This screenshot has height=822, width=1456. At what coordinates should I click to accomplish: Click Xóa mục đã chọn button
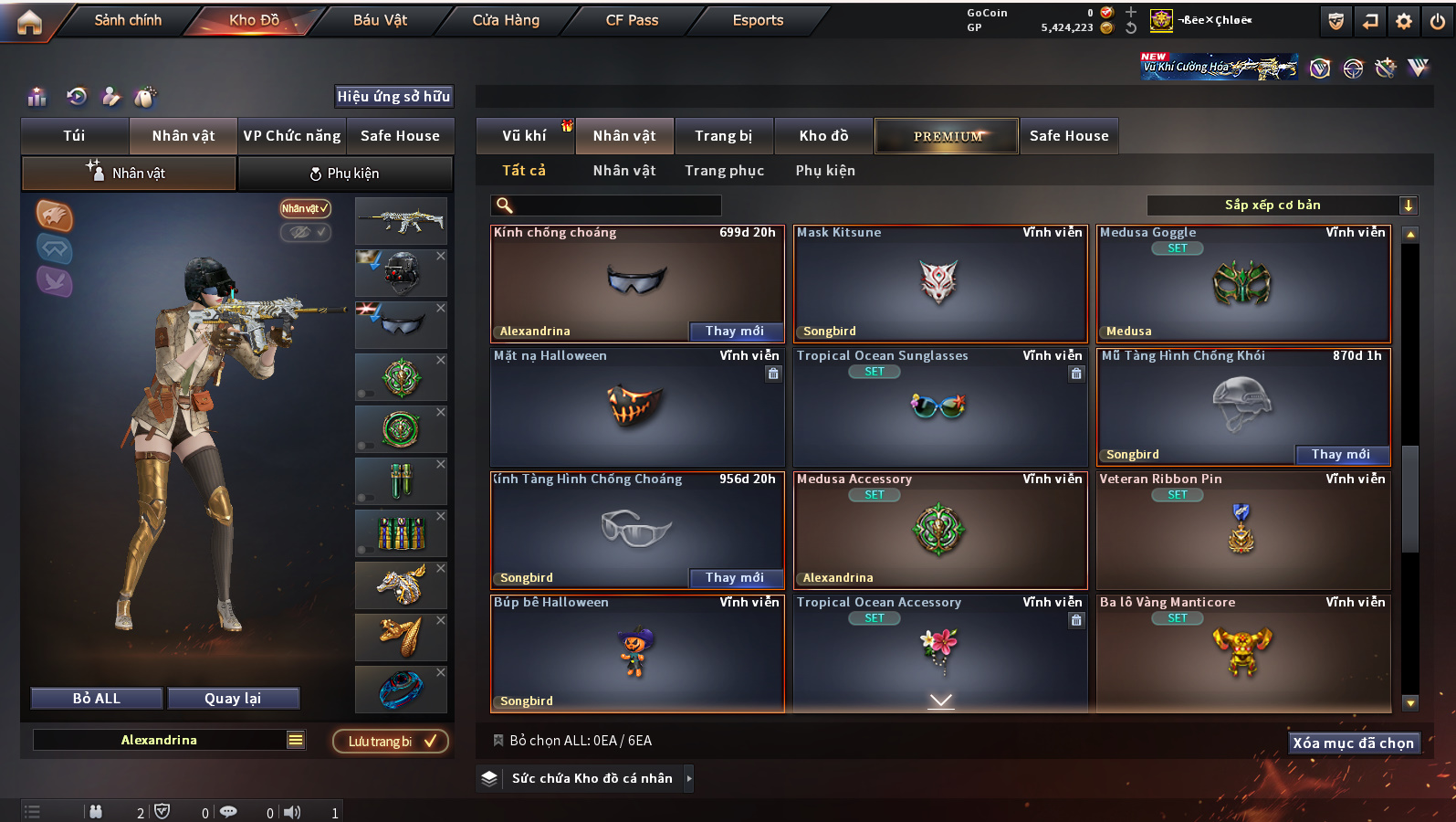tap(1353, 743)
